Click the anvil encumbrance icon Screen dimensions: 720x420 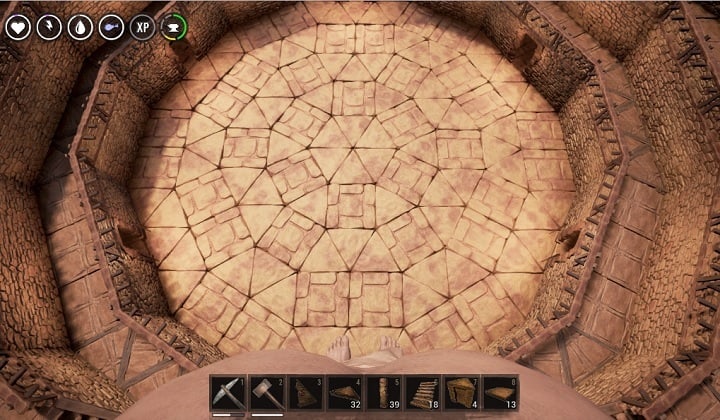click(x=174, y=27)
